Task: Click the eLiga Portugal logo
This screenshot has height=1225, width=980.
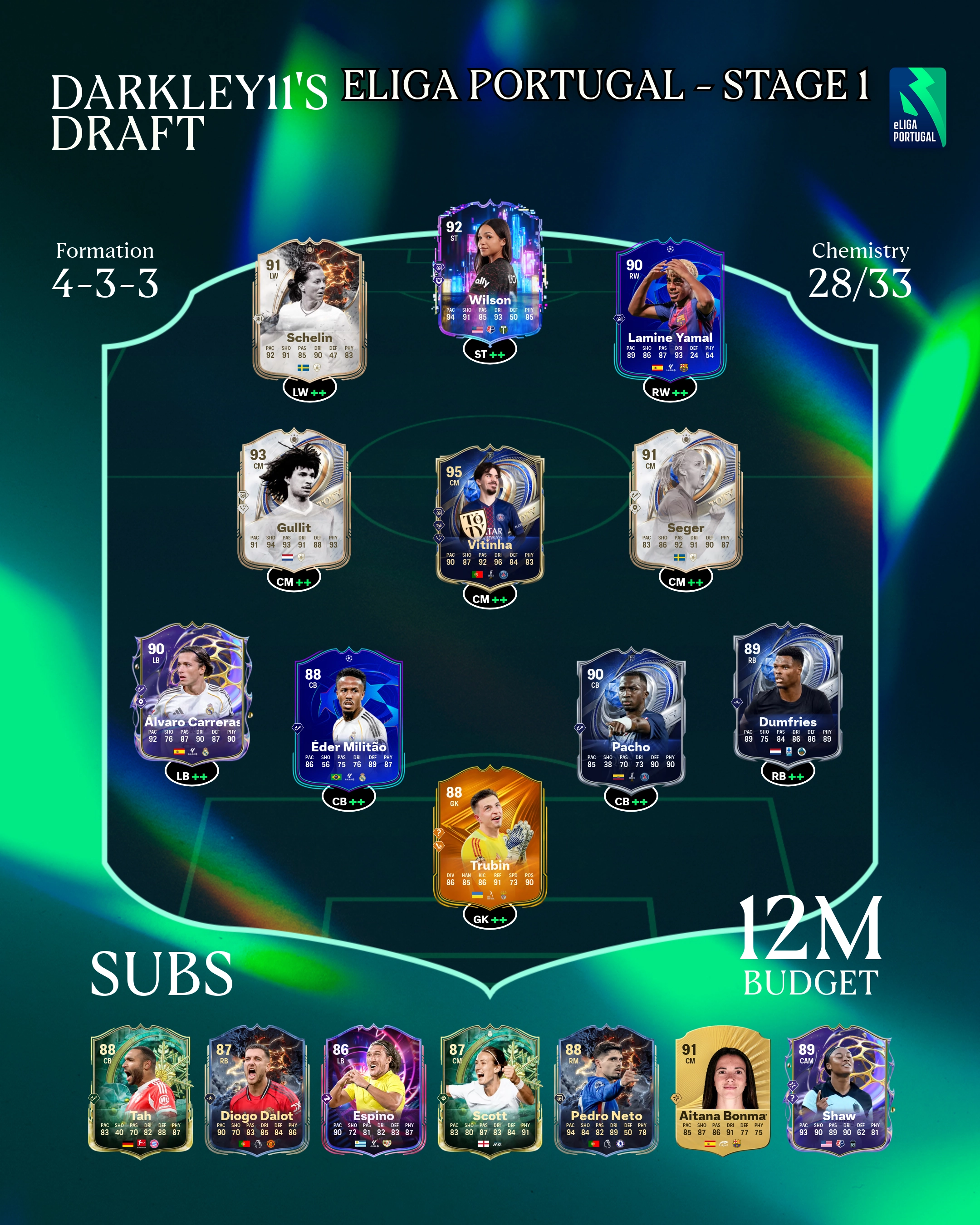Action: [x=917, y=108]
